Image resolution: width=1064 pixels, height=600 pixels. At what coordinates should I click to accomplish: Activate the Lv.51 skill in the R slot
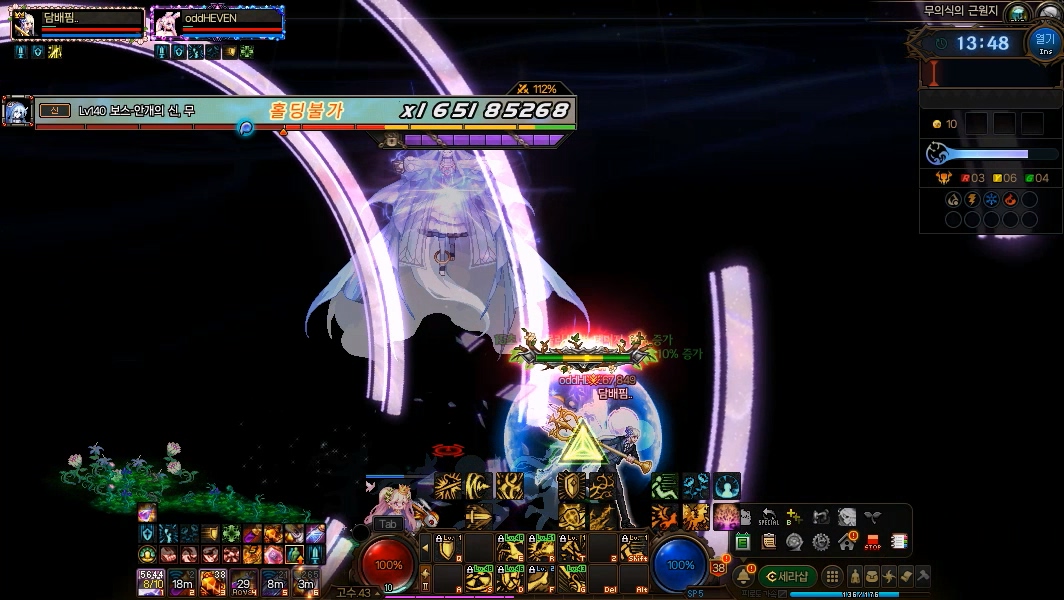point(544,548)
